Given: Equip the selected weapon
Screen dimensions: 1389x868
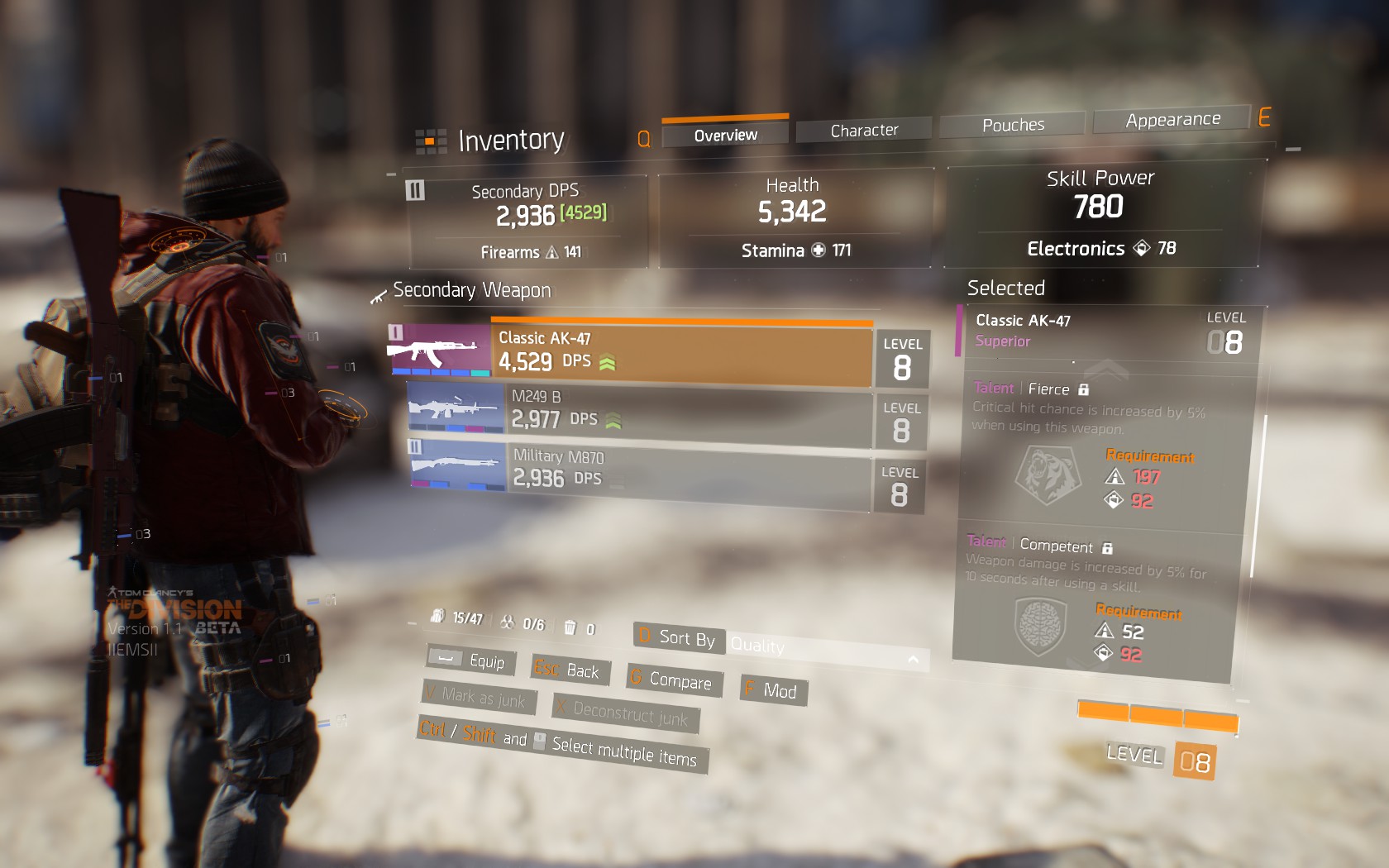Looking at the screenshot, I should click(x=472, y=661).
